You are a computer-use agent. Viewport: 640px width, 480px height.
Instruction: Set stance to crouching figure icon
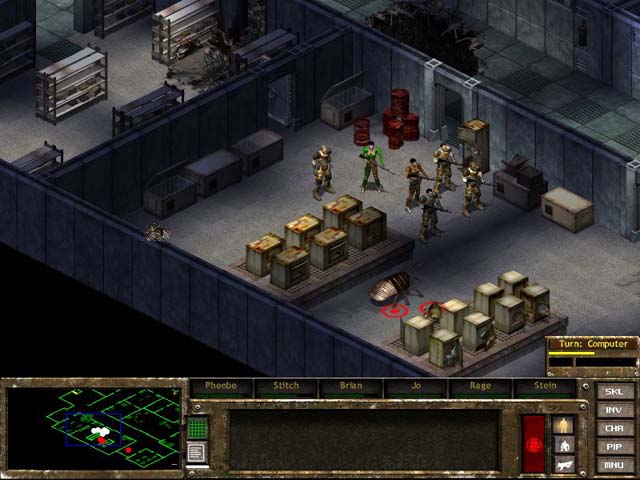[565, 445]
